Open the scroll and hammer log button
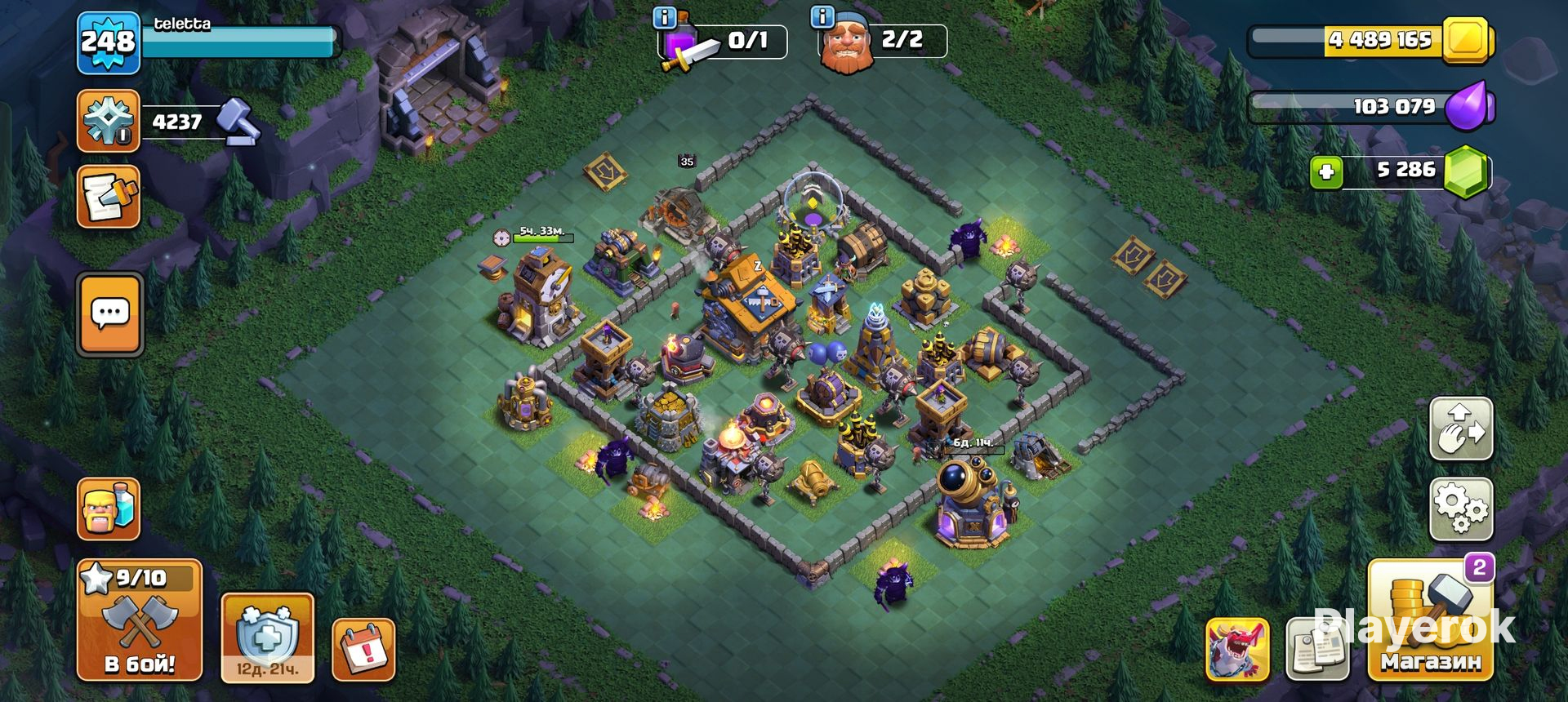 coord(108,197)
